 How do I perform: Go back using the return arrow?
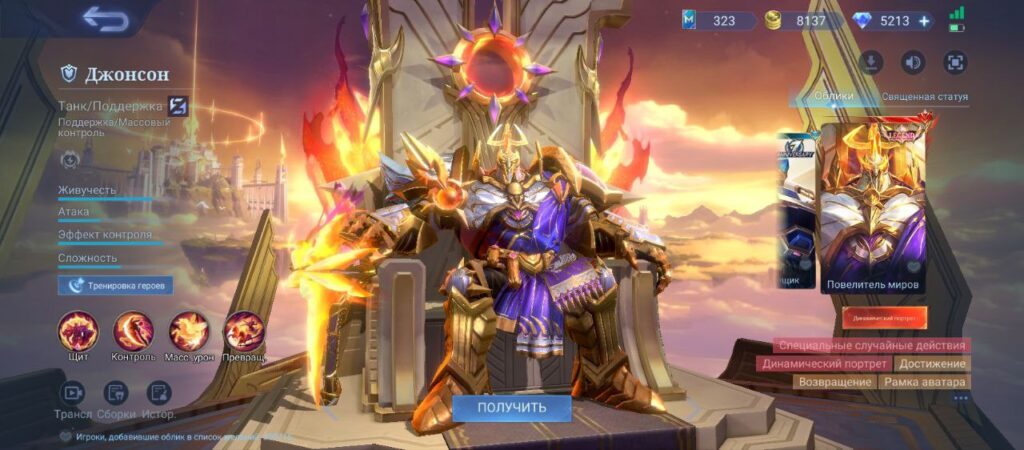[105, 19]
